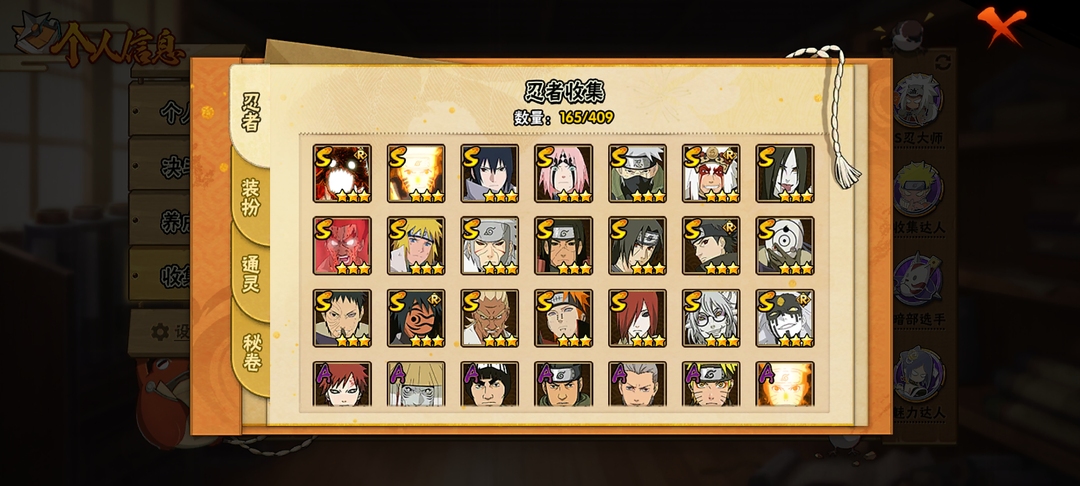Choose the S-rank blond Minato portrait

415,246
